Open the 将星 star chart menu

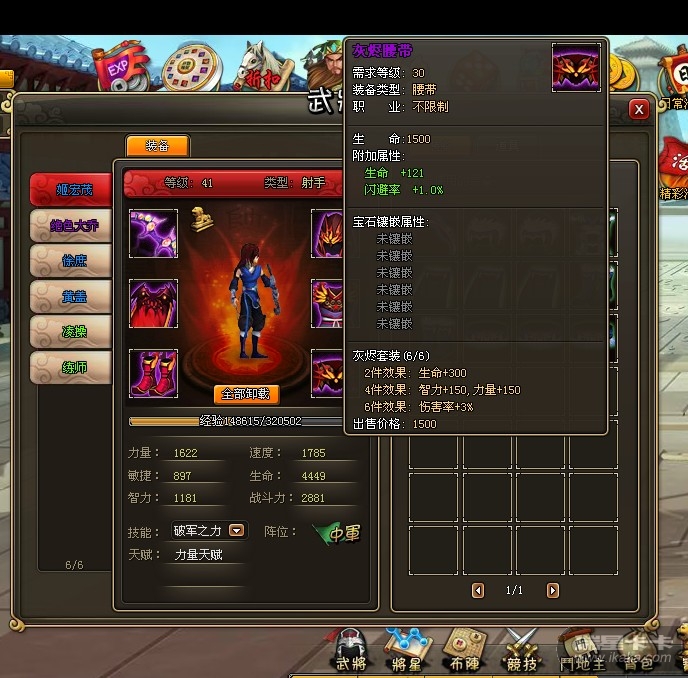[x=406, y=652]
